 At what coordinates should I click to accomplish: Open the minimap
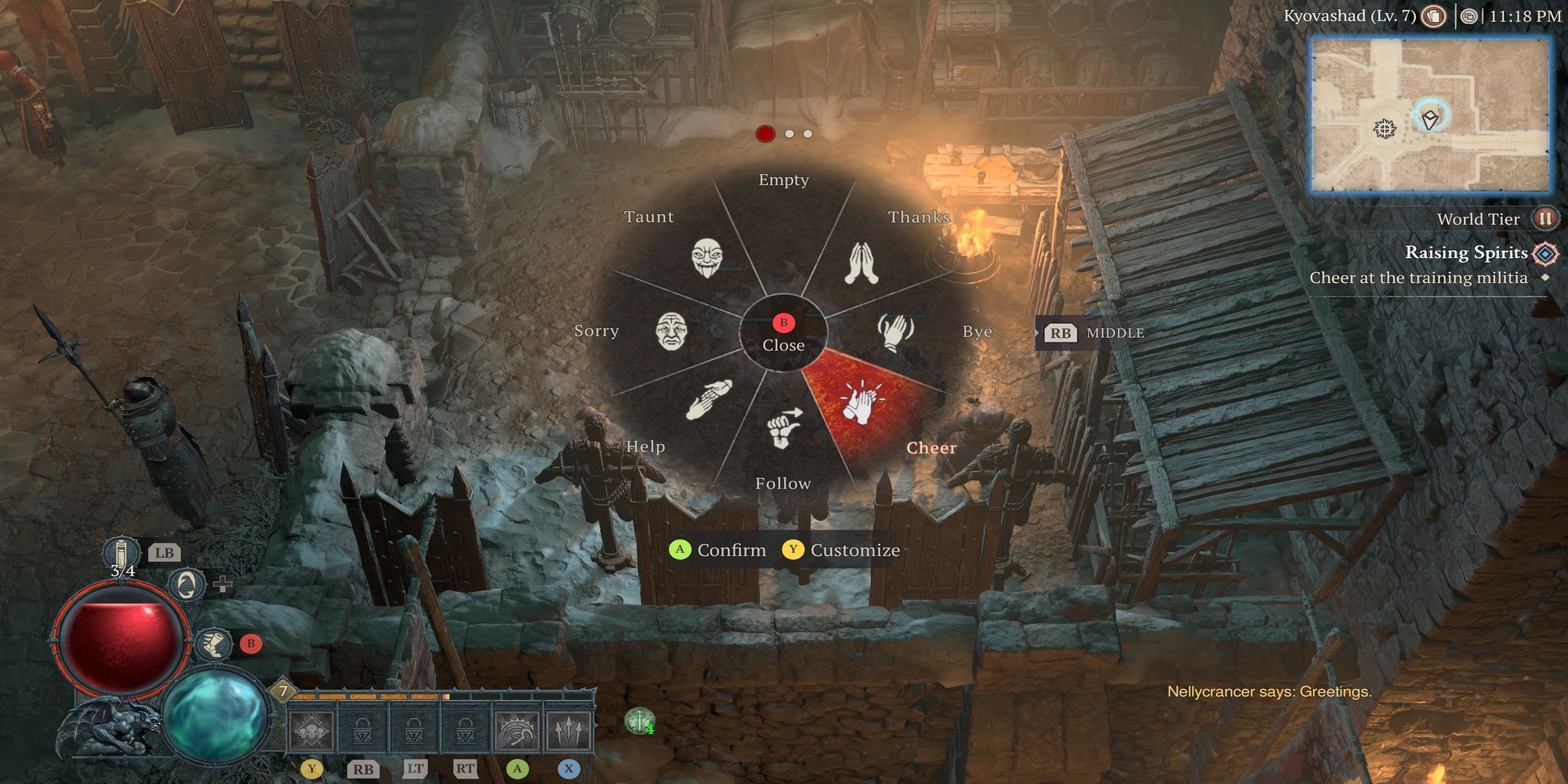coord(1430,114)
